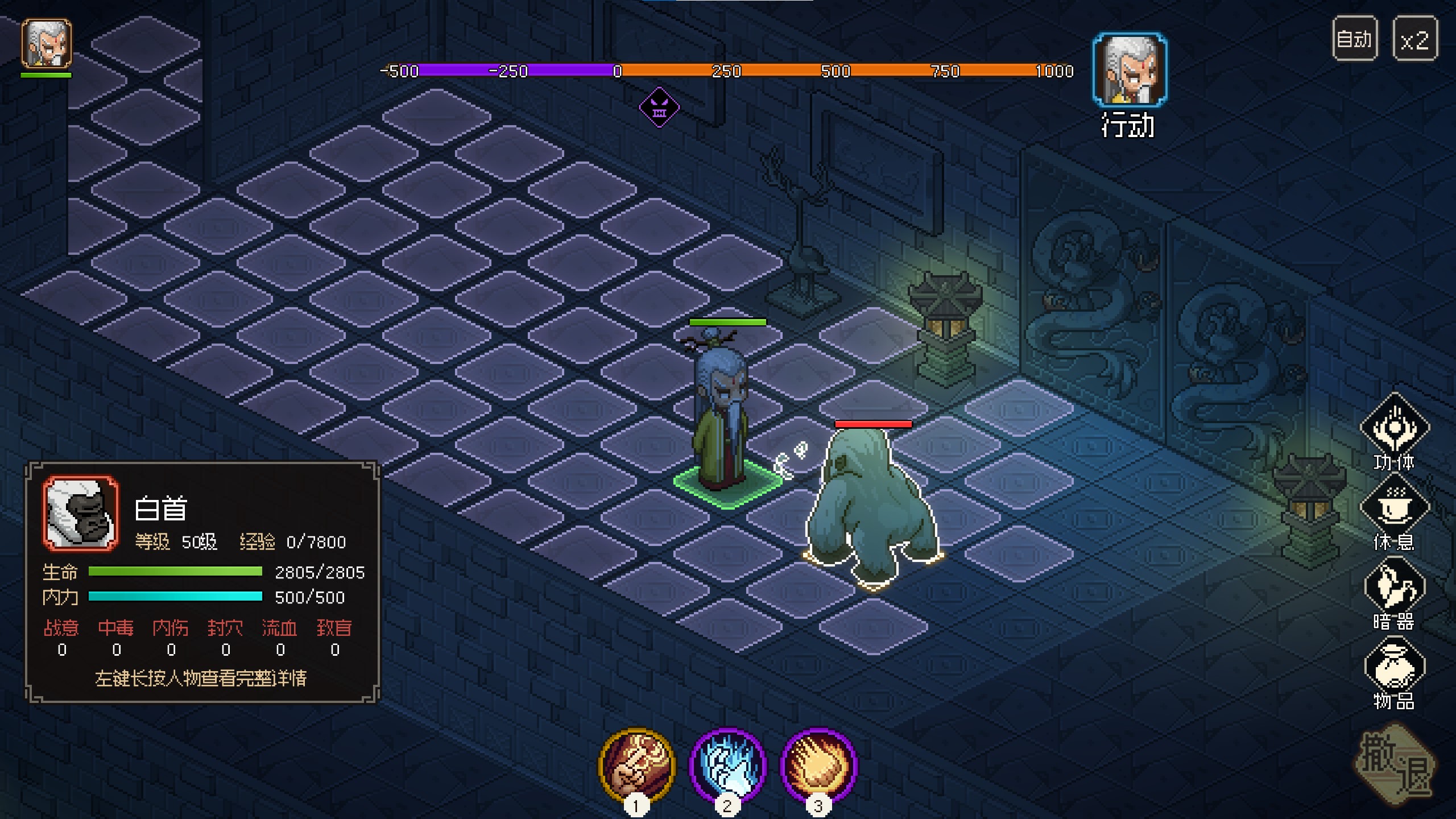This screenshot has width=1456, height=819.
Task: Activate skill 1 with the fist icon
Action: coord(636,765)
